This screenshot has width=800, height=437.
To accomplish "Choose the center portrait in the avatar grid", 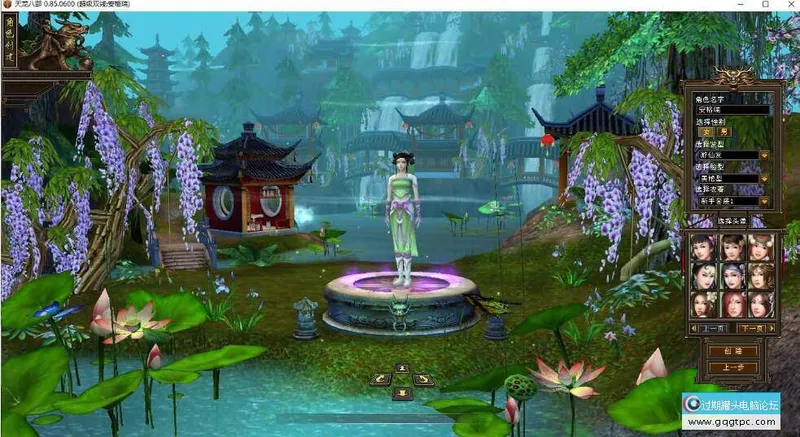I will pos(732,274).
